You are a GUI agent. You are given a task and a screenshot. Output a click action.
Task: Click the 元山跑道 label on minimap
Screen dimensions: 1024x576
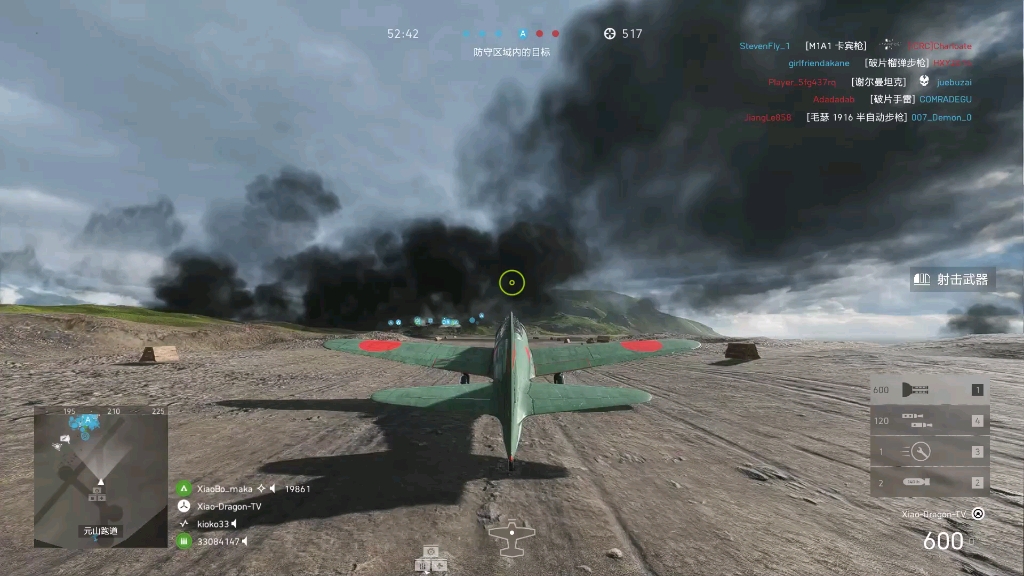(100, 531)
